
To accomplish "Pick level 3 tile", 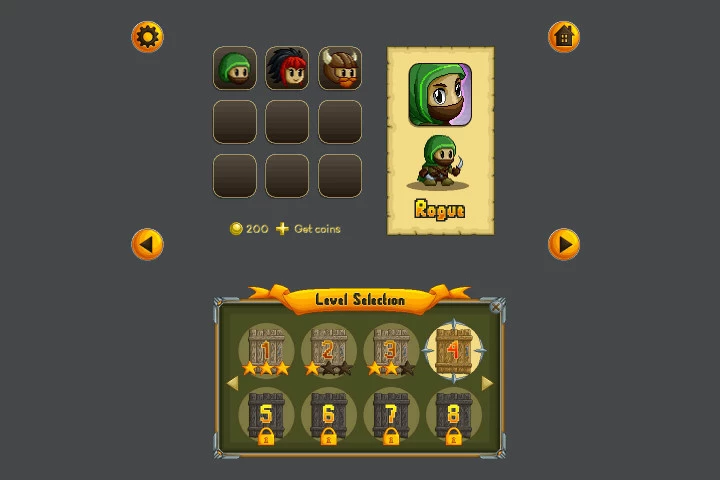I will (390, 352).
